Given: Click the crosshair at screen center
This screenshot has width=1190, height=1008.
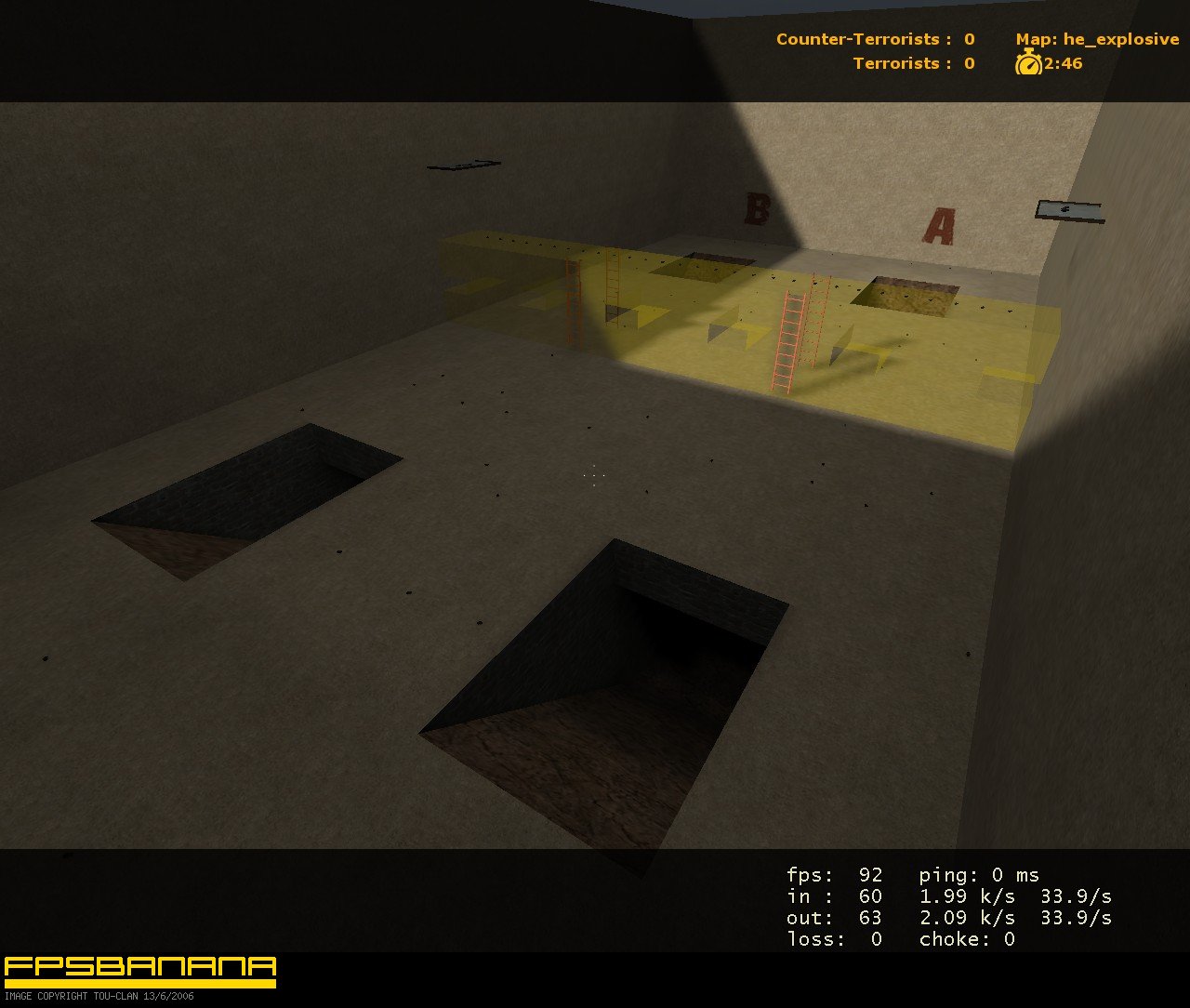Looking at the screenshot, I should [x=592, y=476].
